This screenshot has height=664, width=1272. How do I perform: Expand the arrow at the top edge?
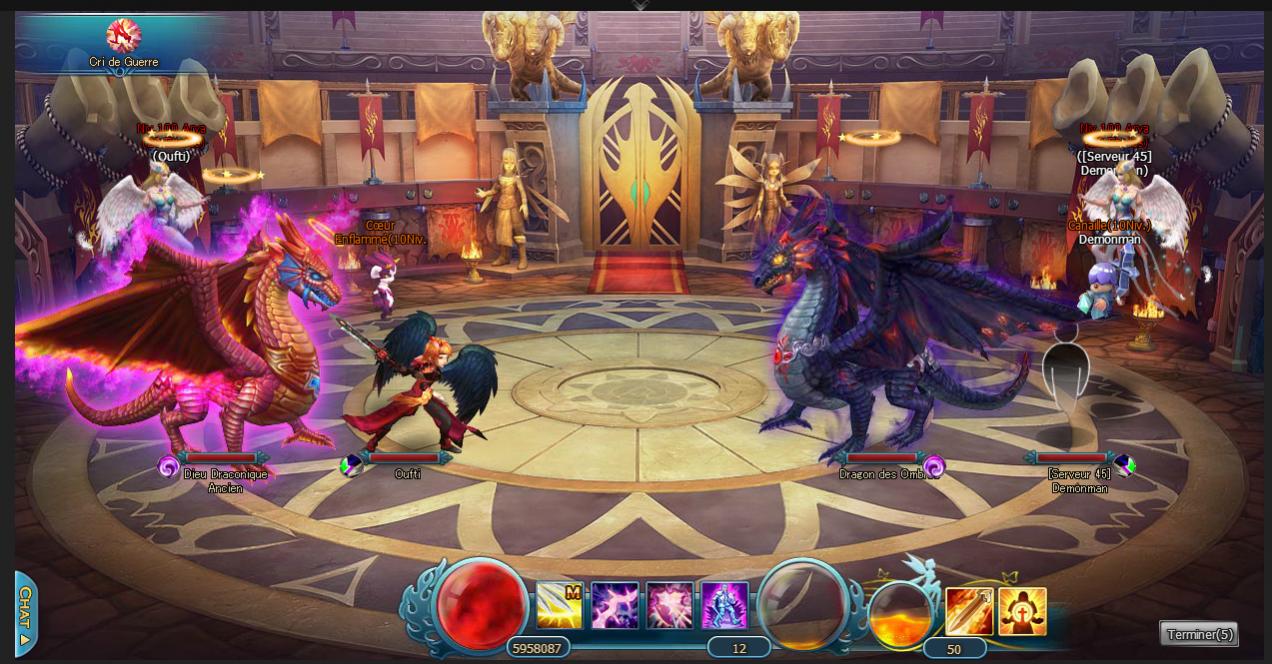[x=640, y=5]
